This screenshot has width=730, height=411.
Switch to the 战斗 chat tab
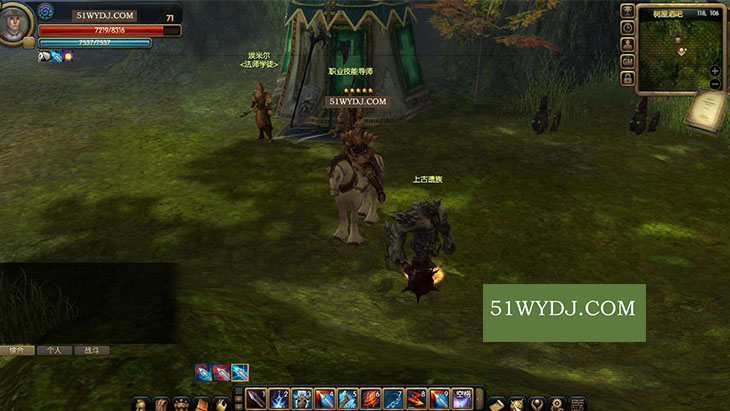[91, 351]
